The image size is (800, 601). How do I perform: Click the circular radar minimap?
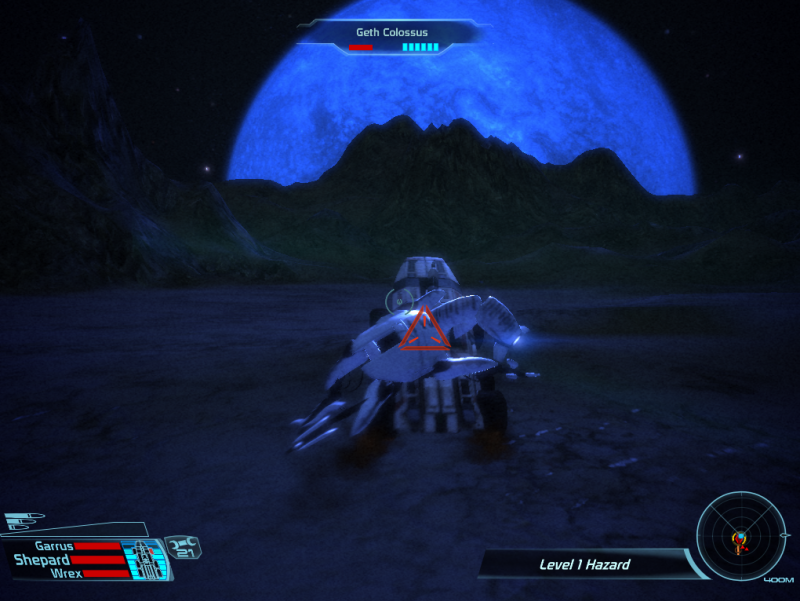pyautogui.click(x=740, y=541)
